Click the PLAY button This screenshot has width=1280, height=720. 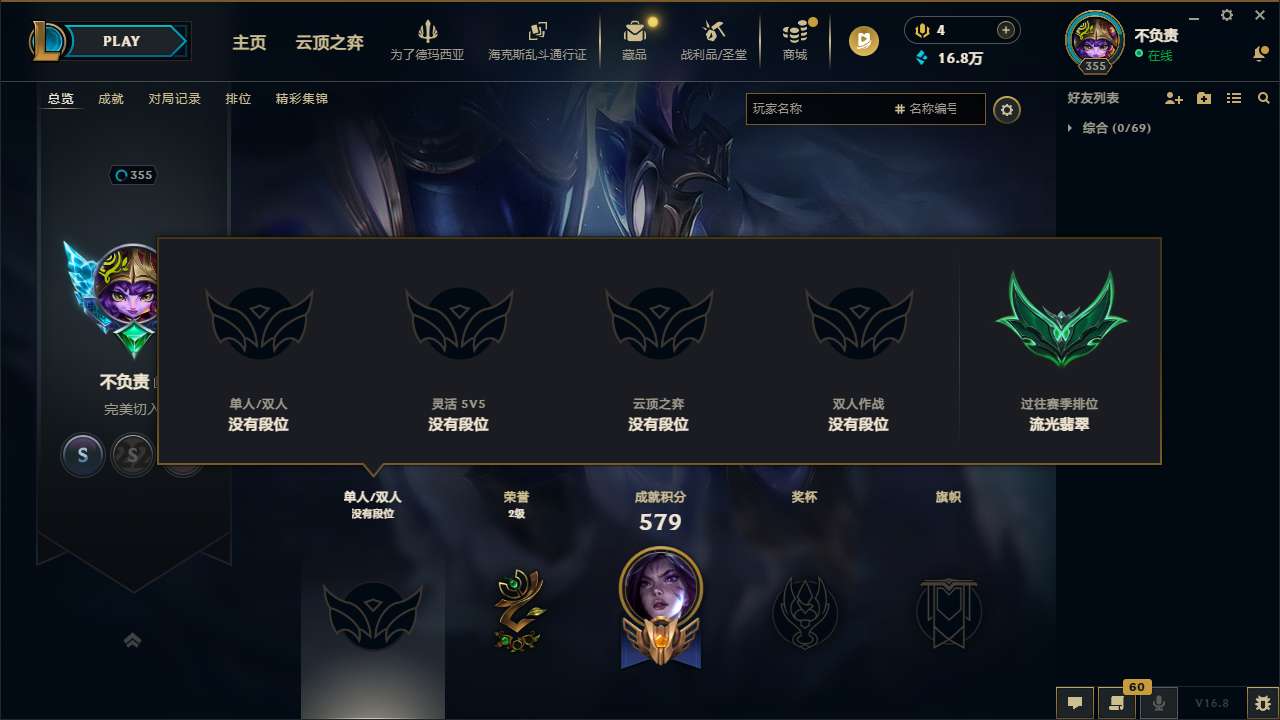pos(122,41)
